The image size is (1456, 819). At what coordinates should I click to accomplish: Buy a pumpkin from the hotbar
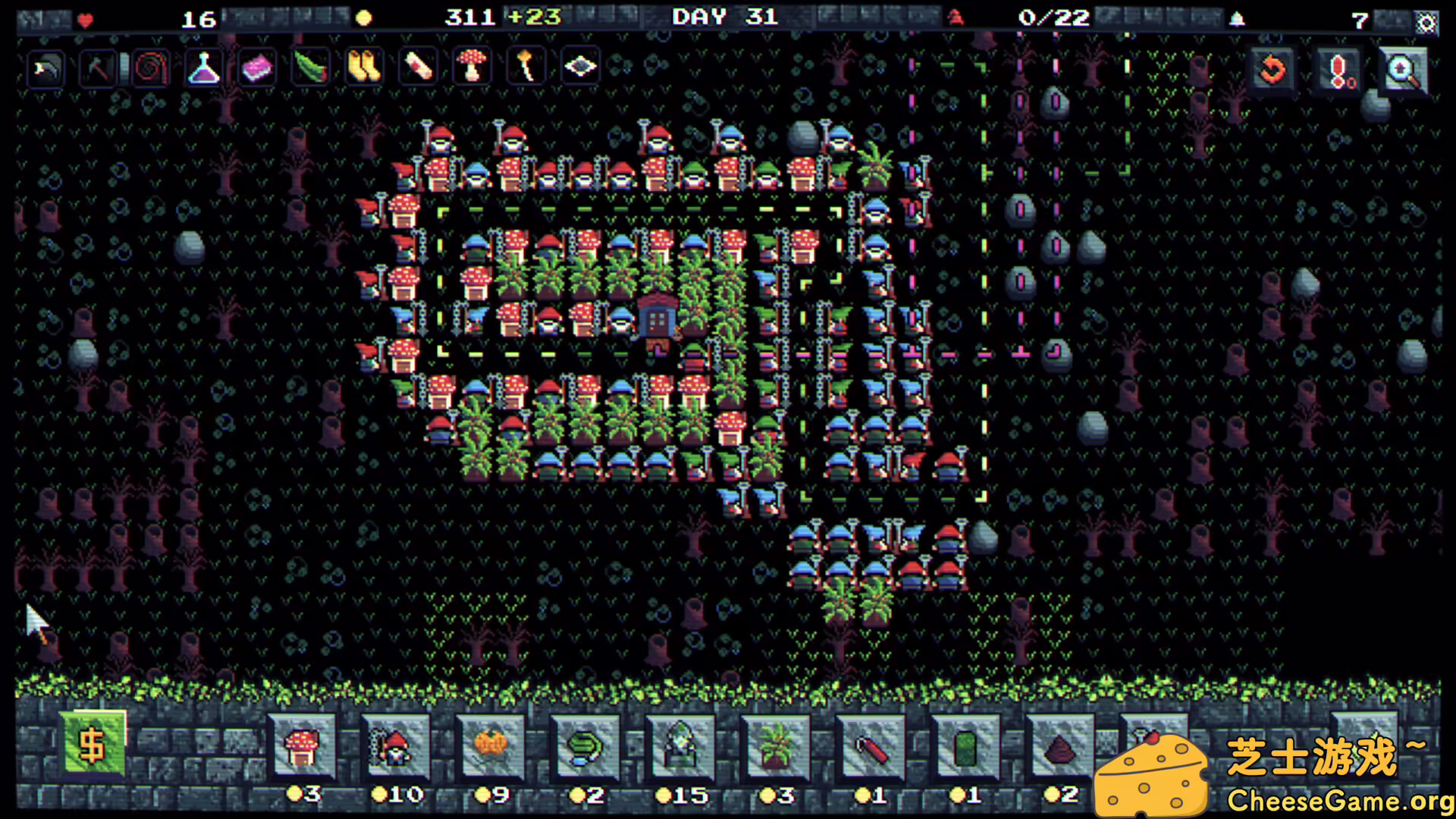(x=489, y=747)
